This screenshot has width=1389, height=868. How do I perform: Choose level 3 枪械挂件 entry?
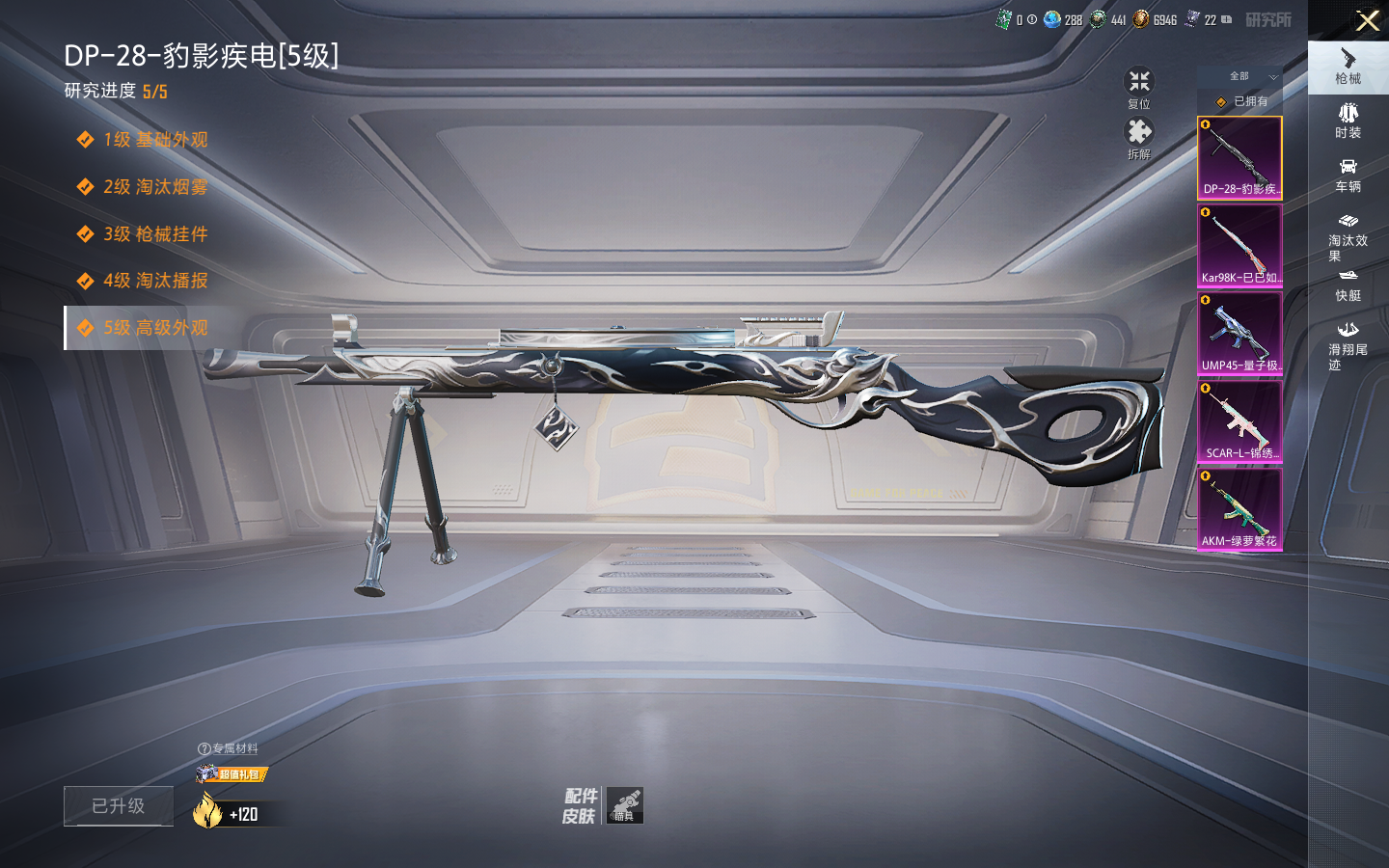pyautogui.click(x=154, y=234)
